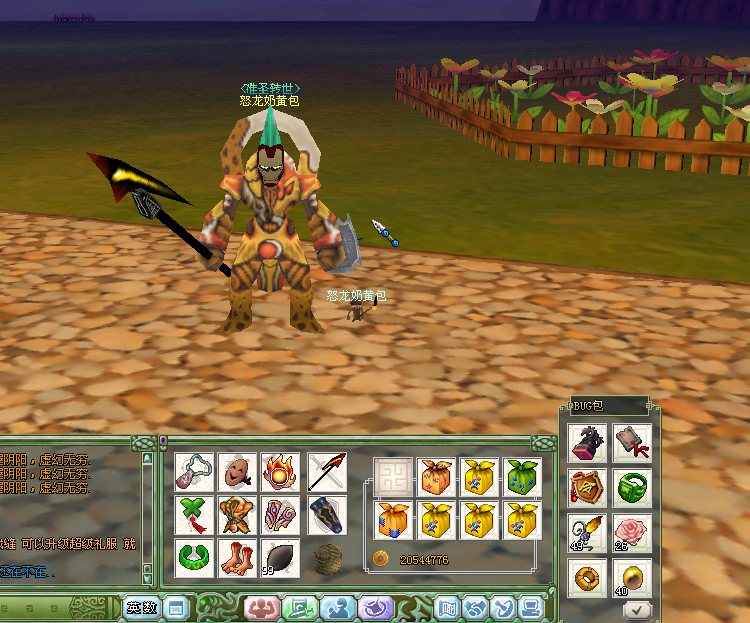Open the computer system menu button

click(530, 607)
